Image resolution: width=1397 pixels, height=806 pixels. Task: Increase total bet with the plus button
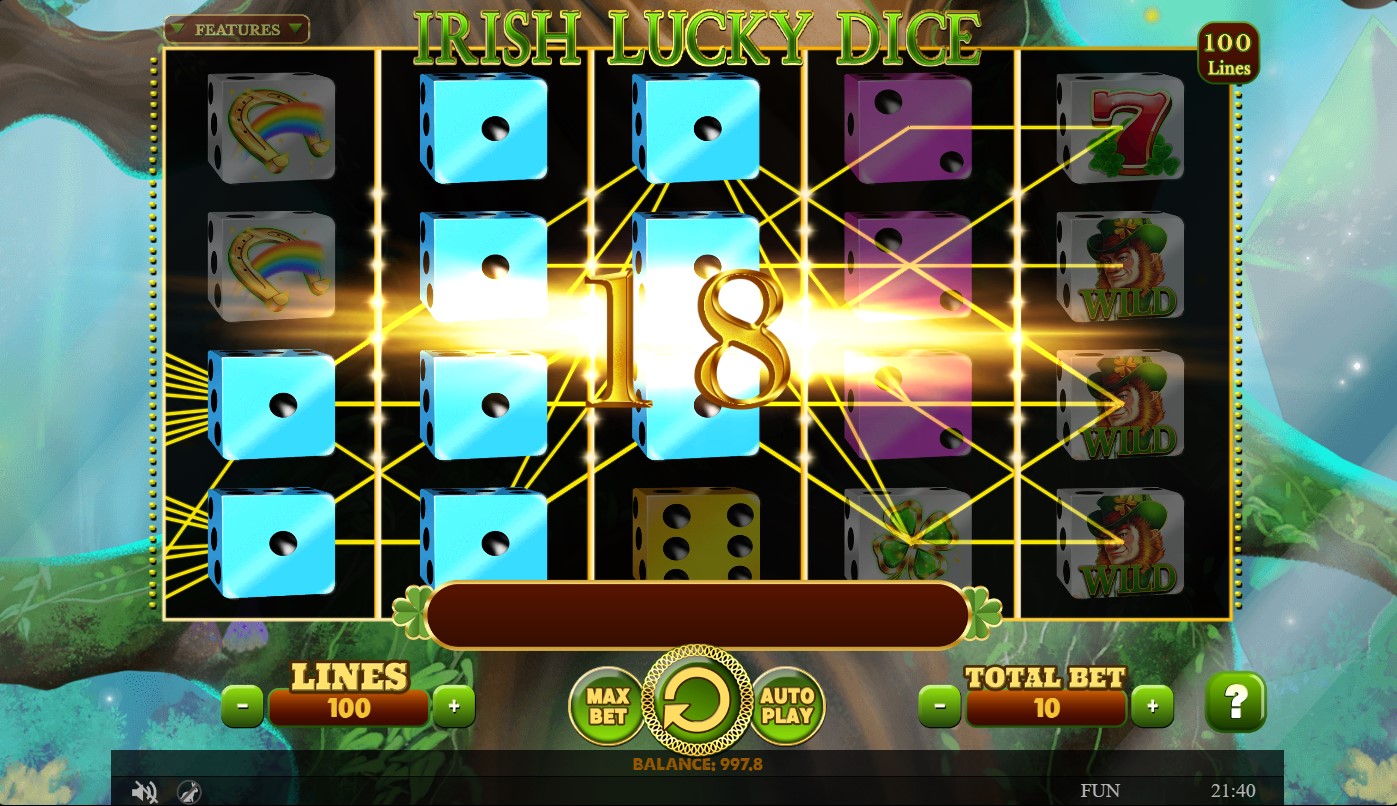pos(1152,705)
